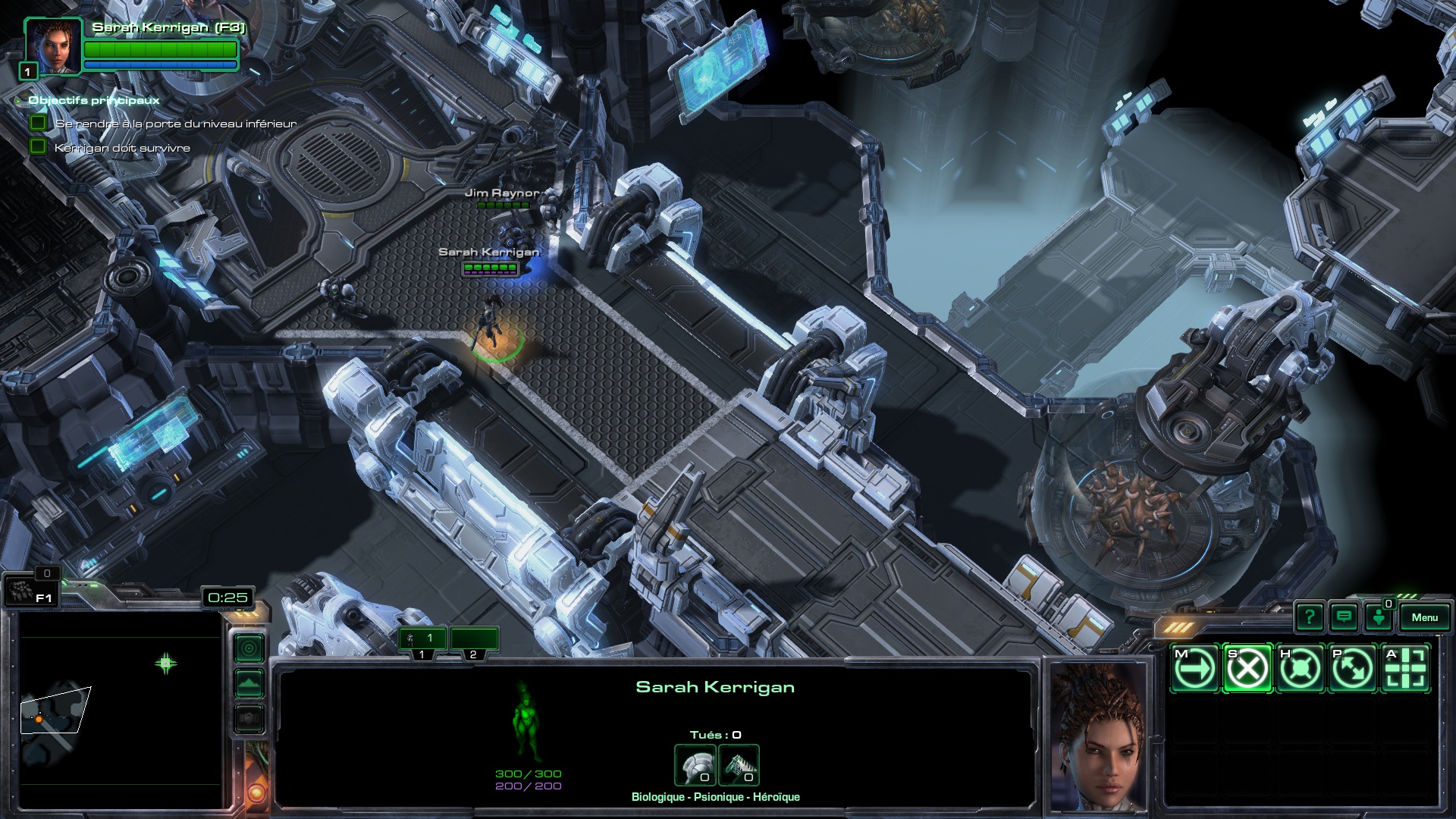Select empty control group 2 tab
1456x819 pixels.
(x=474, y=639)
